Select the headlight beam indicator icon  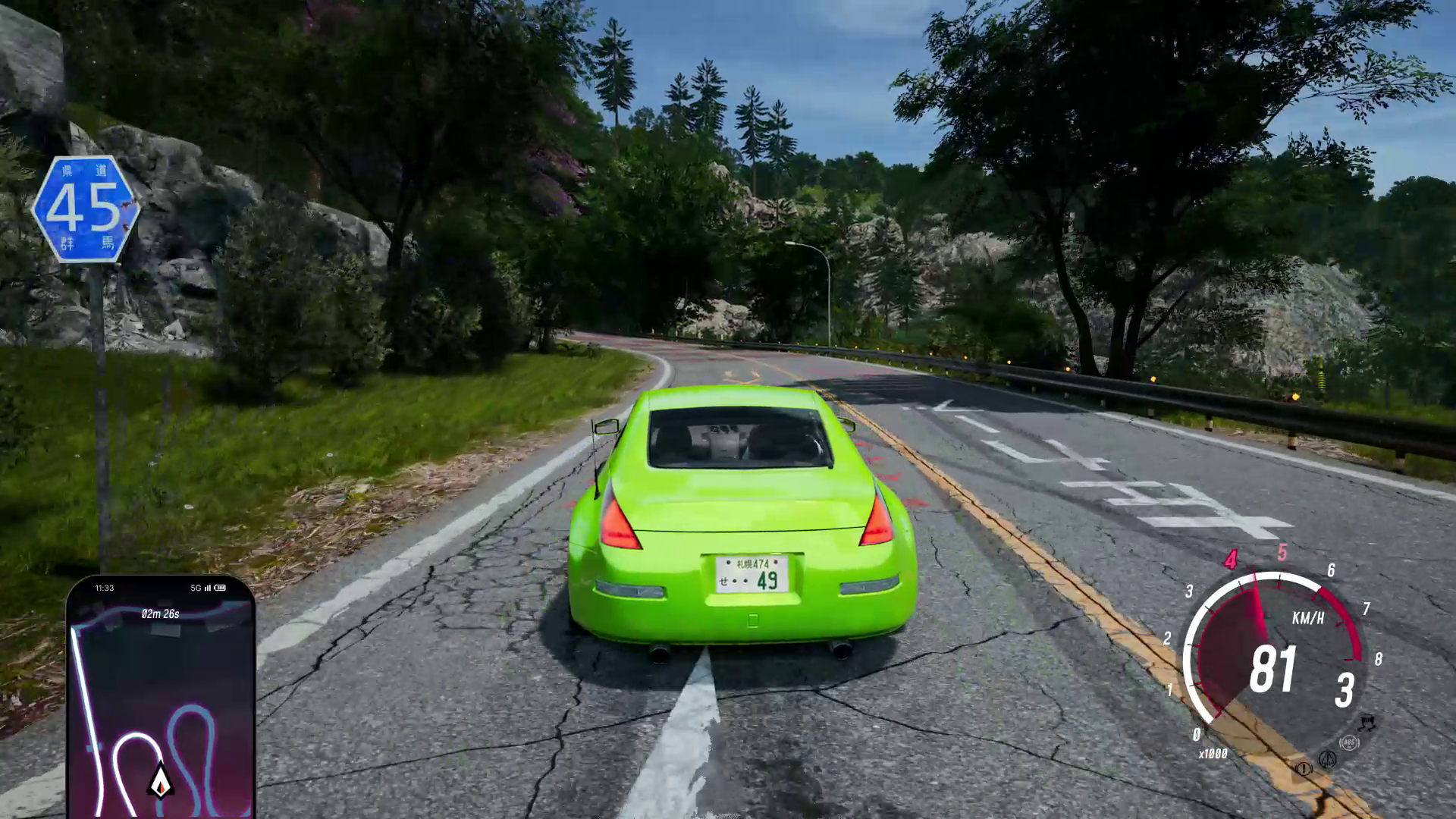pos(1327,758)
